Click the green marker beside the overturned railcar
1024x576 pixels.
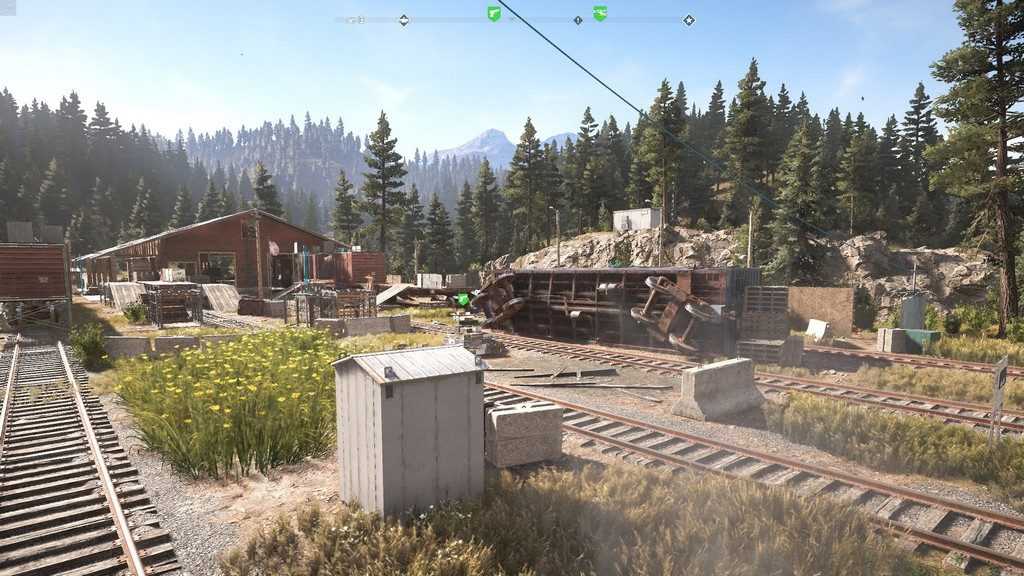point(462,298)
